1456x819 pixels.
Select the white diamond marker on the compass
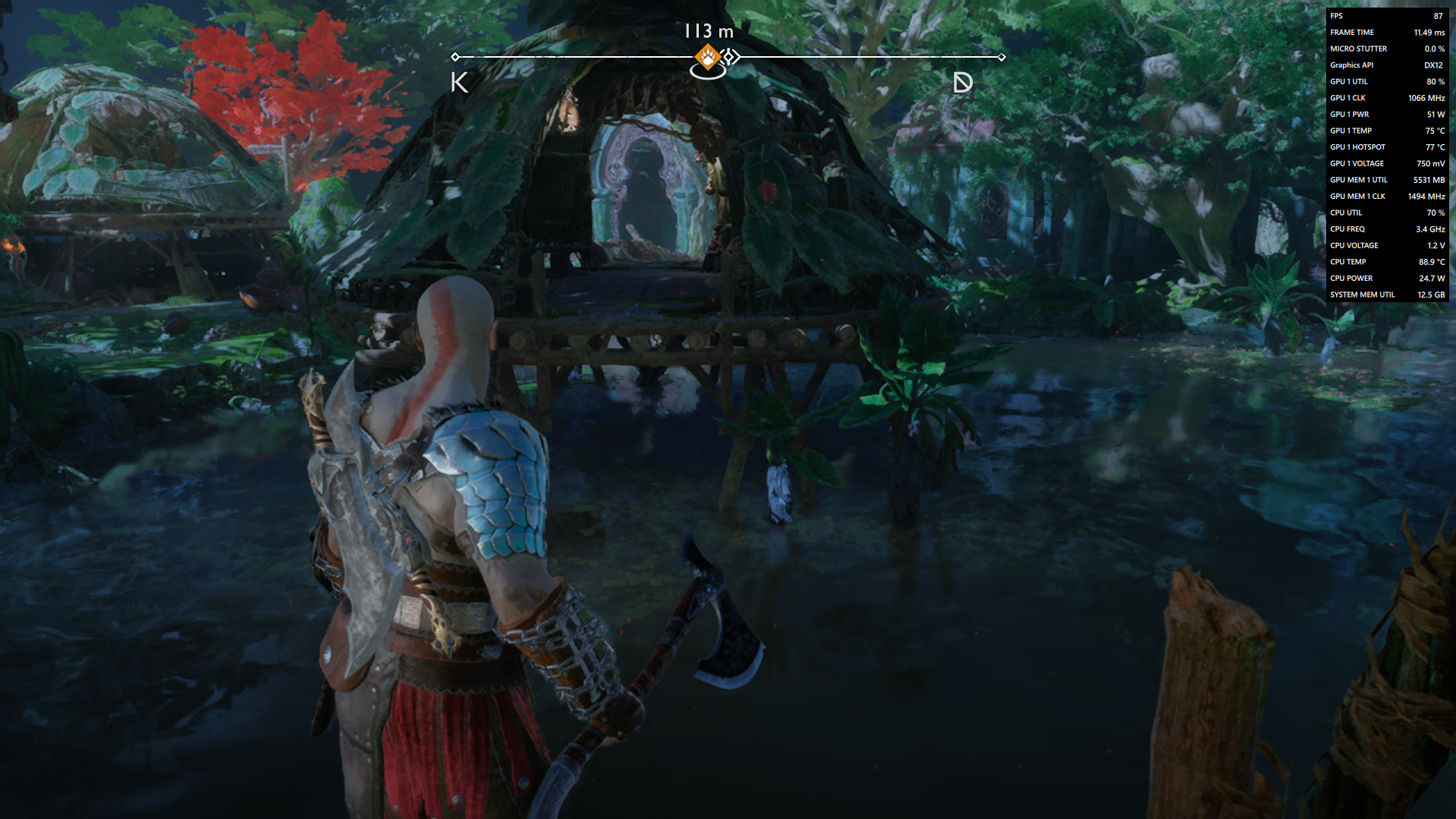coord(730,57)
